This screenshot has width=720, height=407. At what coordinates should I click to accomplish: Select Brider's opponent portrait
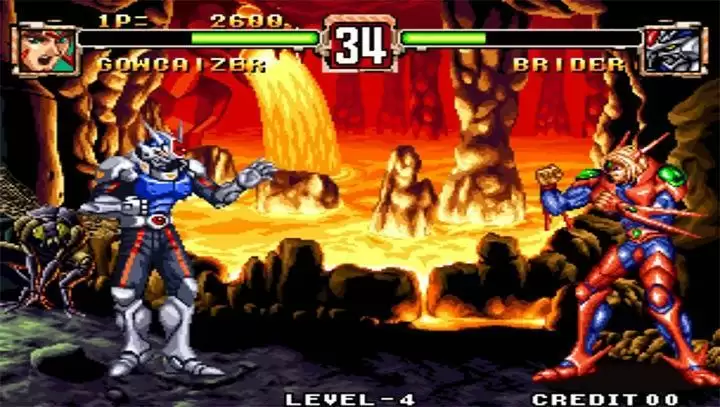pyautogui.click(x=674, y=49)
